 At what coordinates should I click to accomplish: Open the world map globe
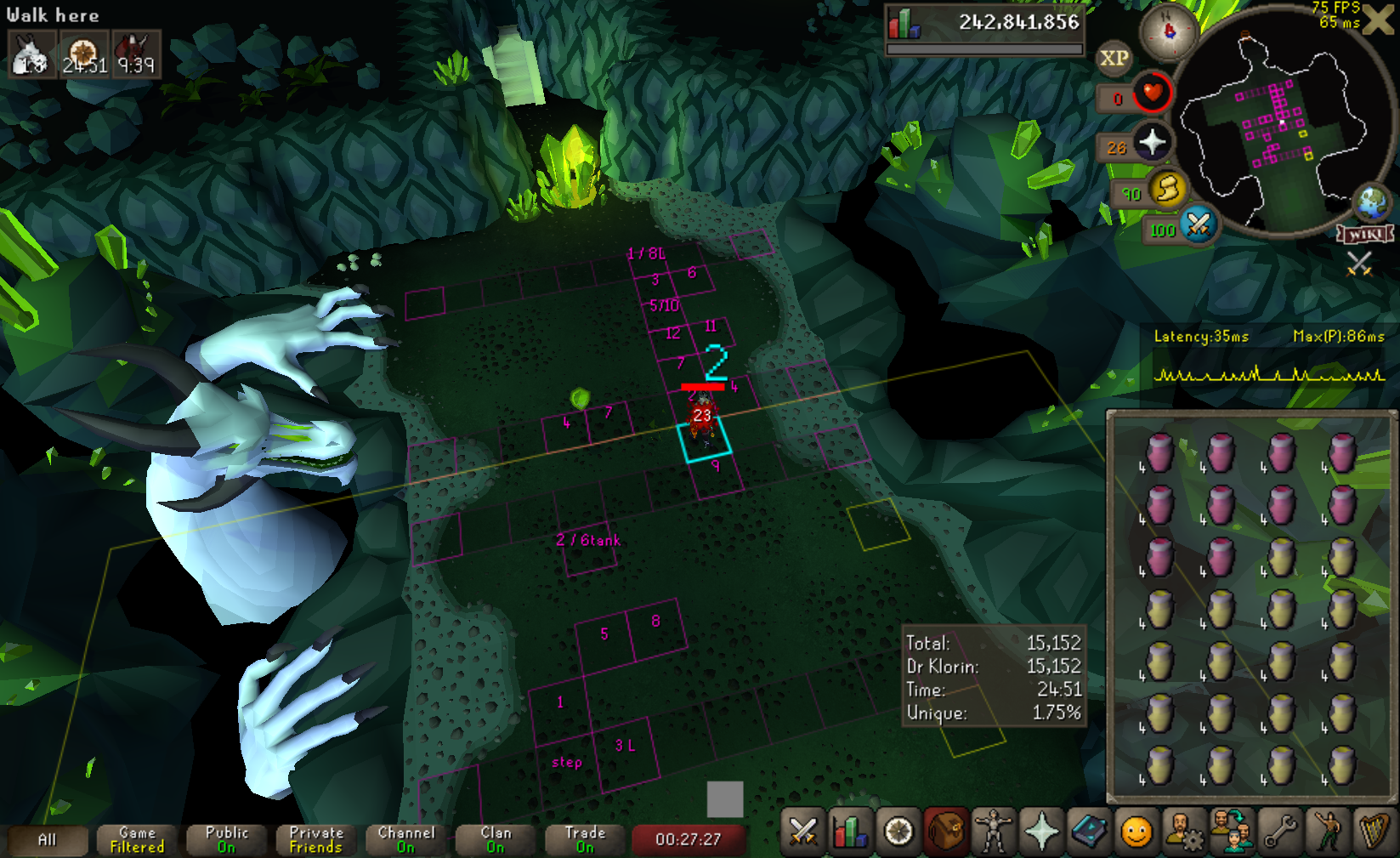point(1372,202)
